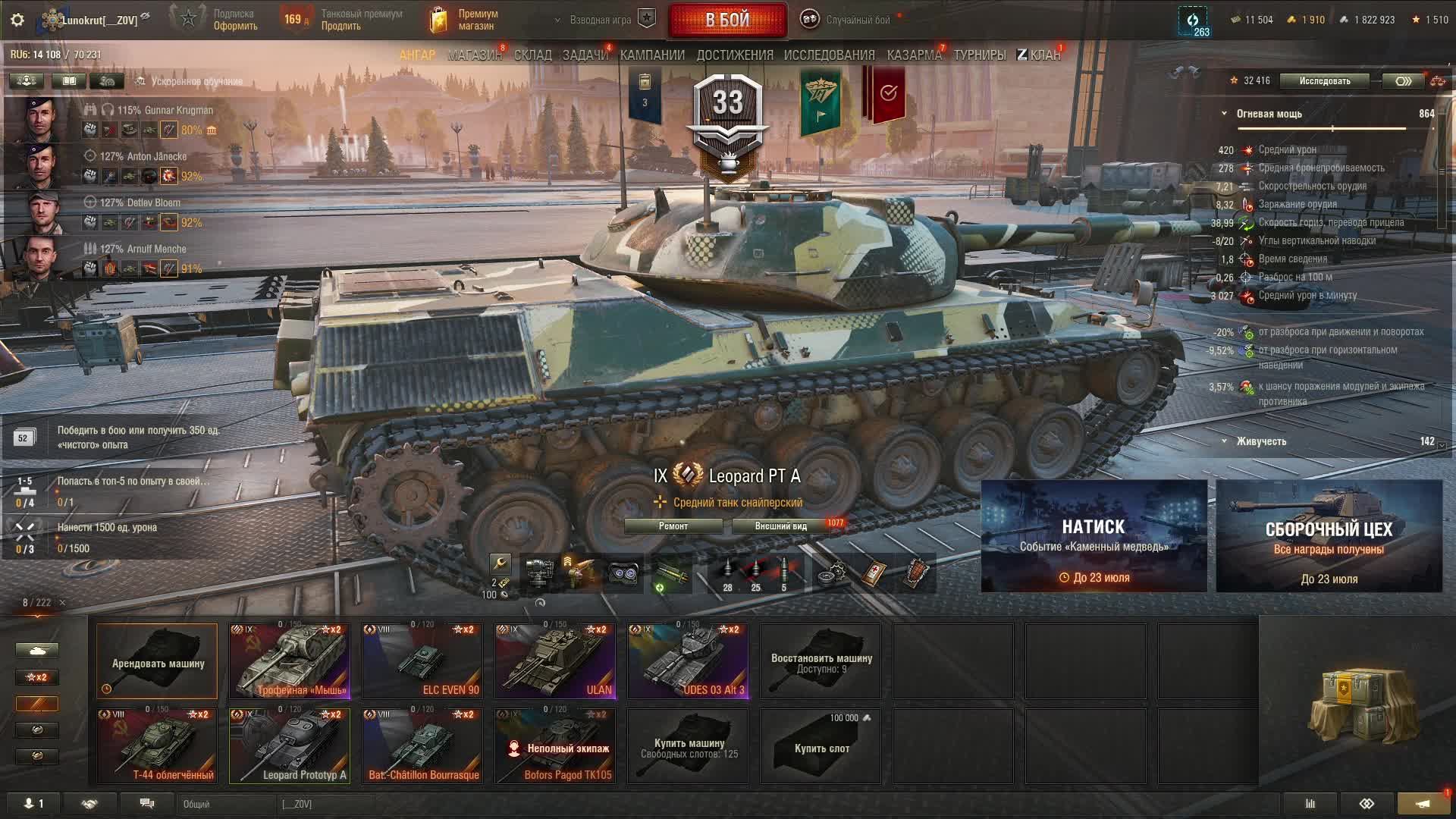Select the T-44 облегчённый tank
Screen dimensions: 1456x819
click(157, 745)
